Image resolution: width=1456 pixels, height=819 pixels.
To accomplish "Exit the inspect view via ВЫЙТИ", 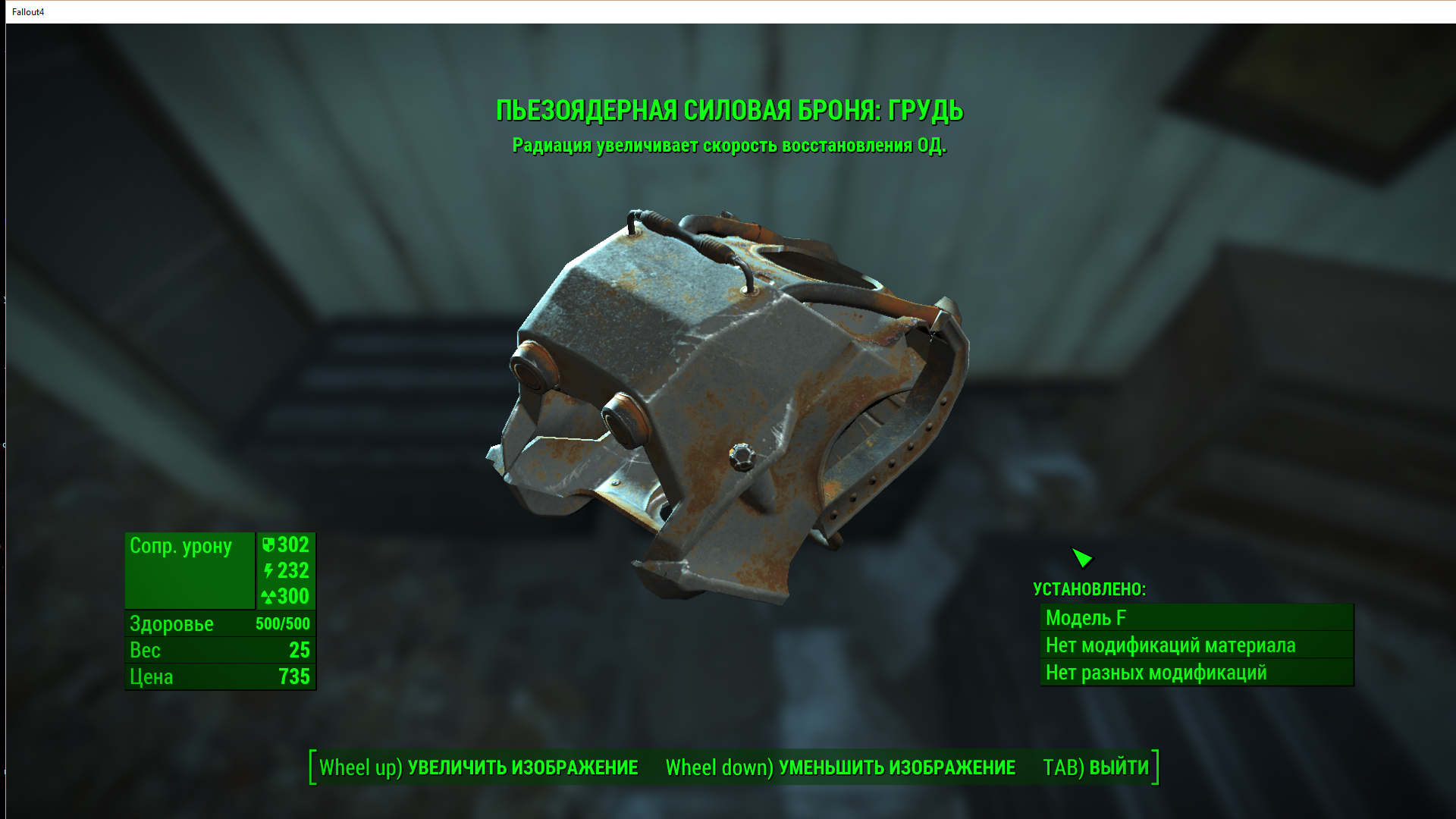I will pos(1097,767).
